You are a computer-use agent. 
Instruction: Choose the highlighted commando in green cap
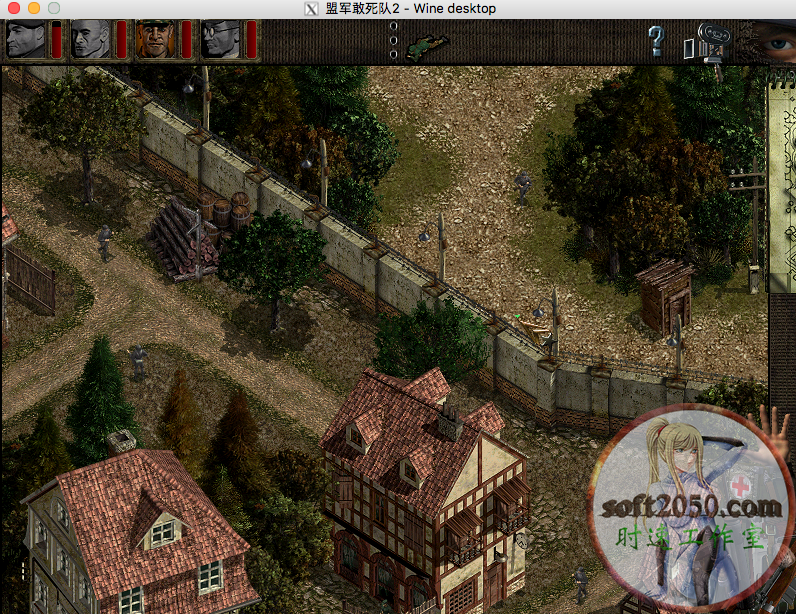point(155,40)
